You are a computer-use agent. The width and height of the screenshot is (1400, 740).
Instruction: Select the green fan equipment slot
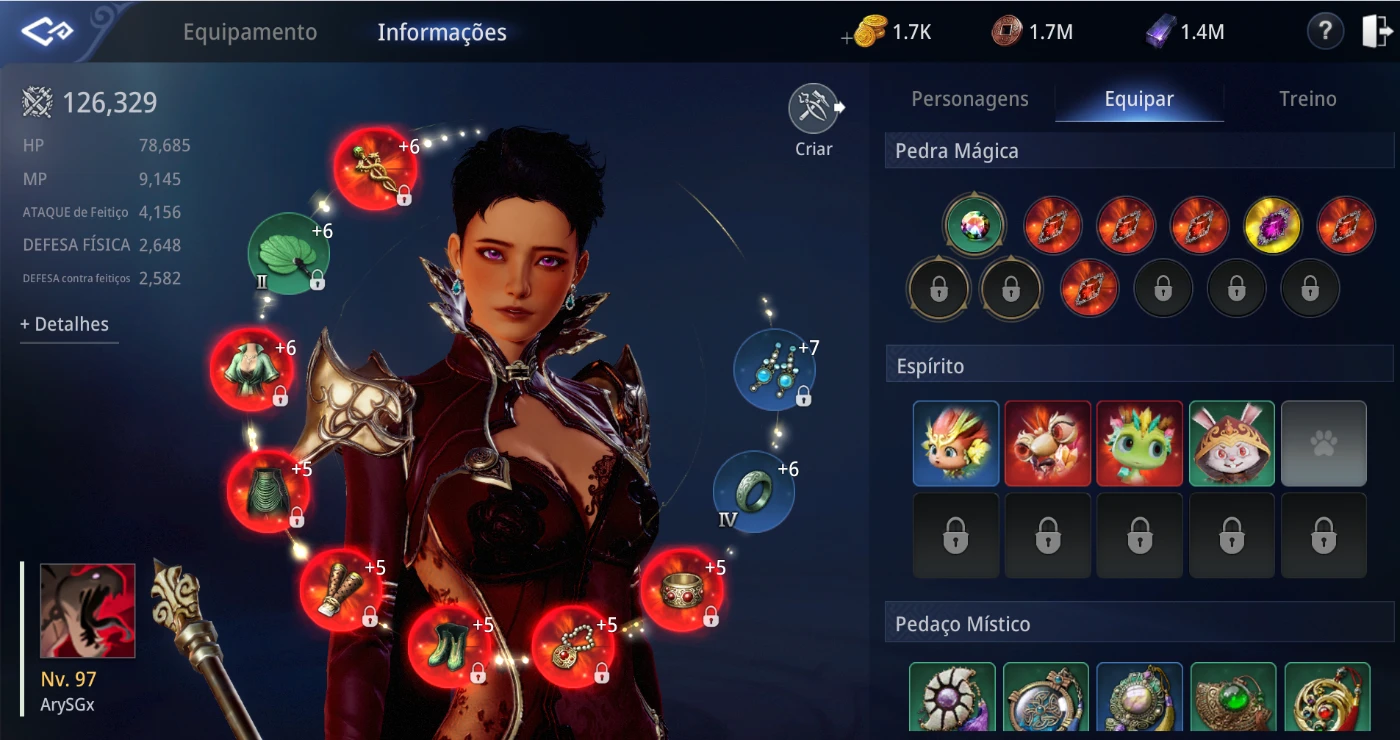click(x=288, y=254)
